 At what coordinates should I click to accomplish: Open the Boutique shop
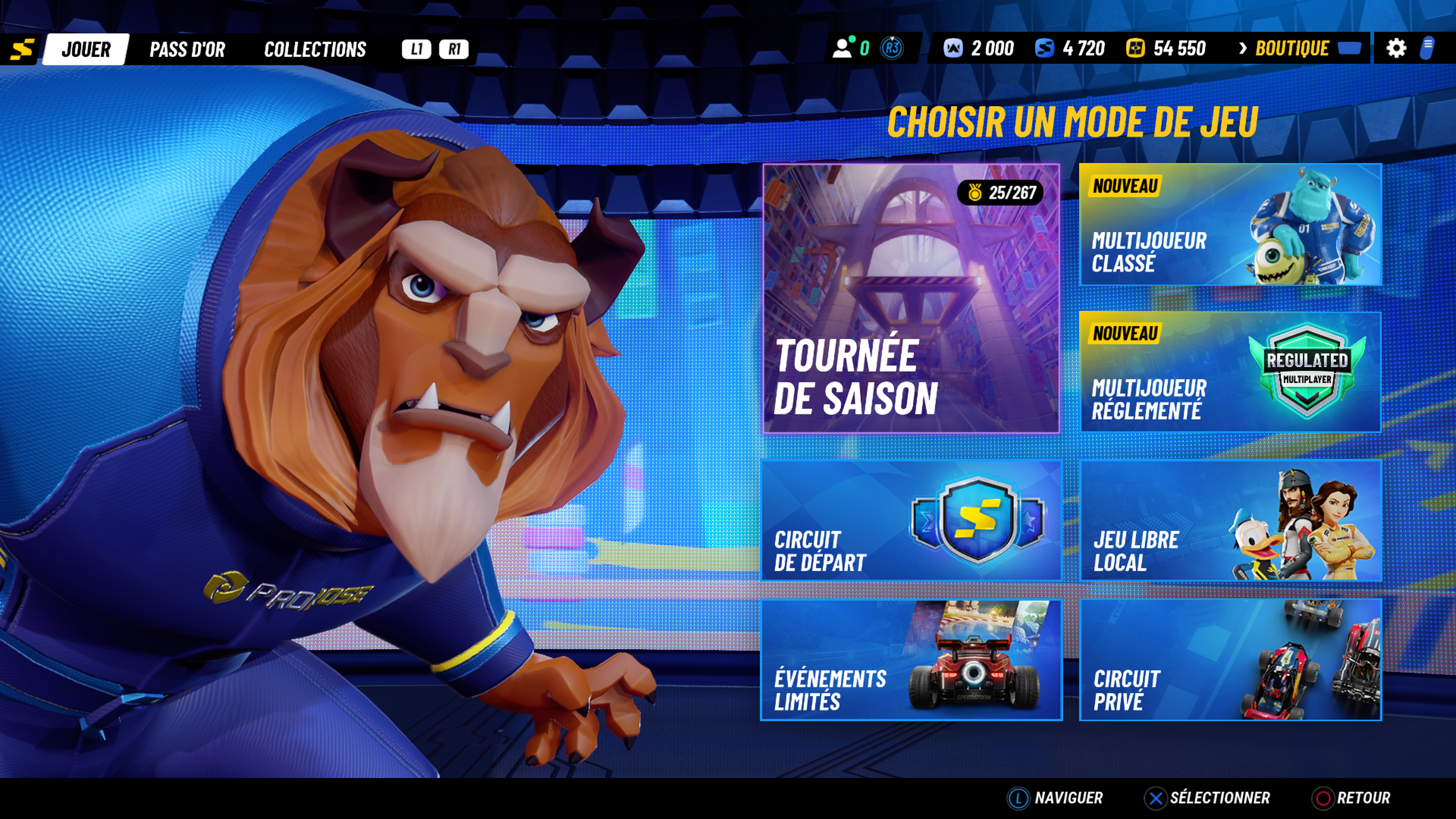[x=1291, y=49]
